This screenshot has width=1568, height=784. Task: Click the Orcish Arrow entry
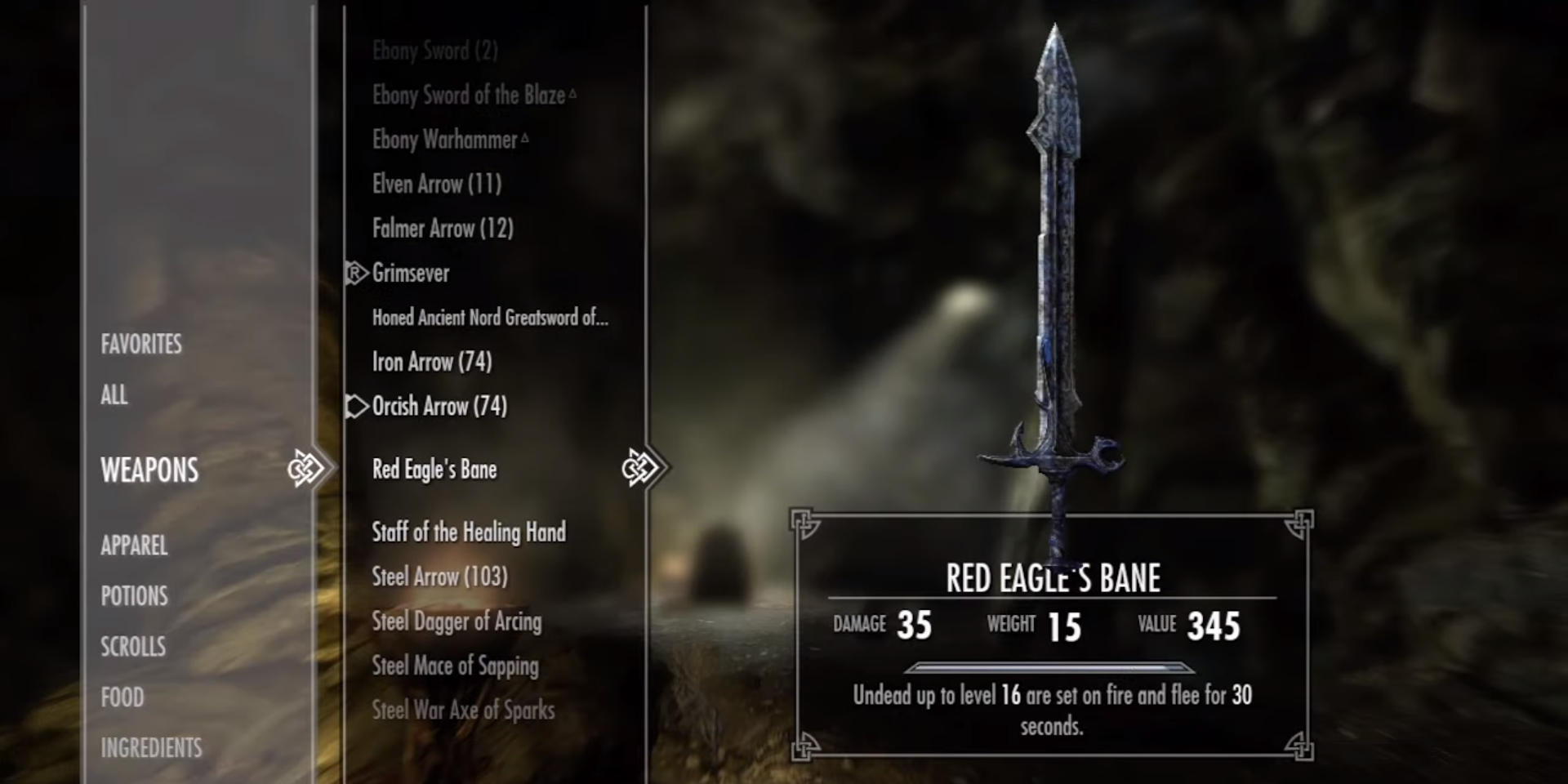[x=439, y=406]
